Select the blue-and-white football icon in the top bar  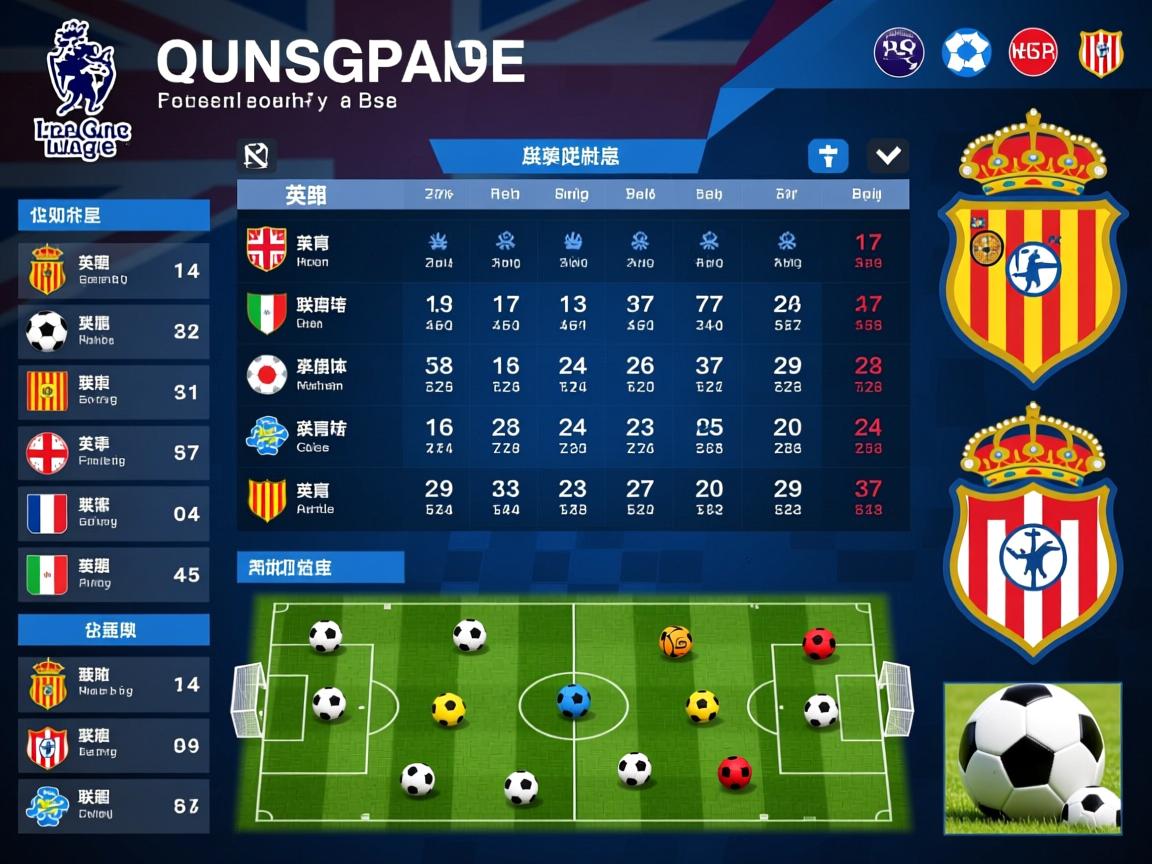point(966,52)
